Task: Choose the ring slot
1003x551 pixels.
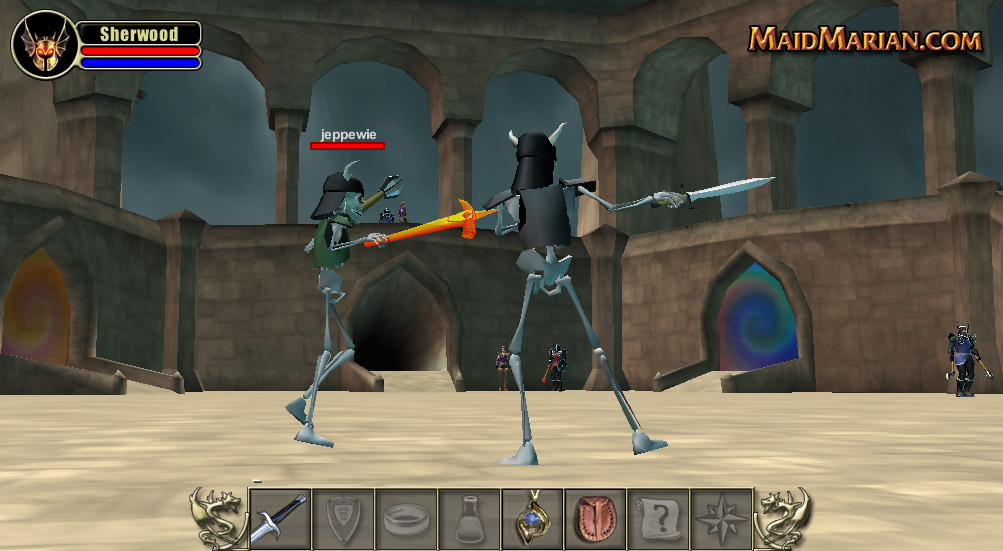Action: tap(405, 518)
